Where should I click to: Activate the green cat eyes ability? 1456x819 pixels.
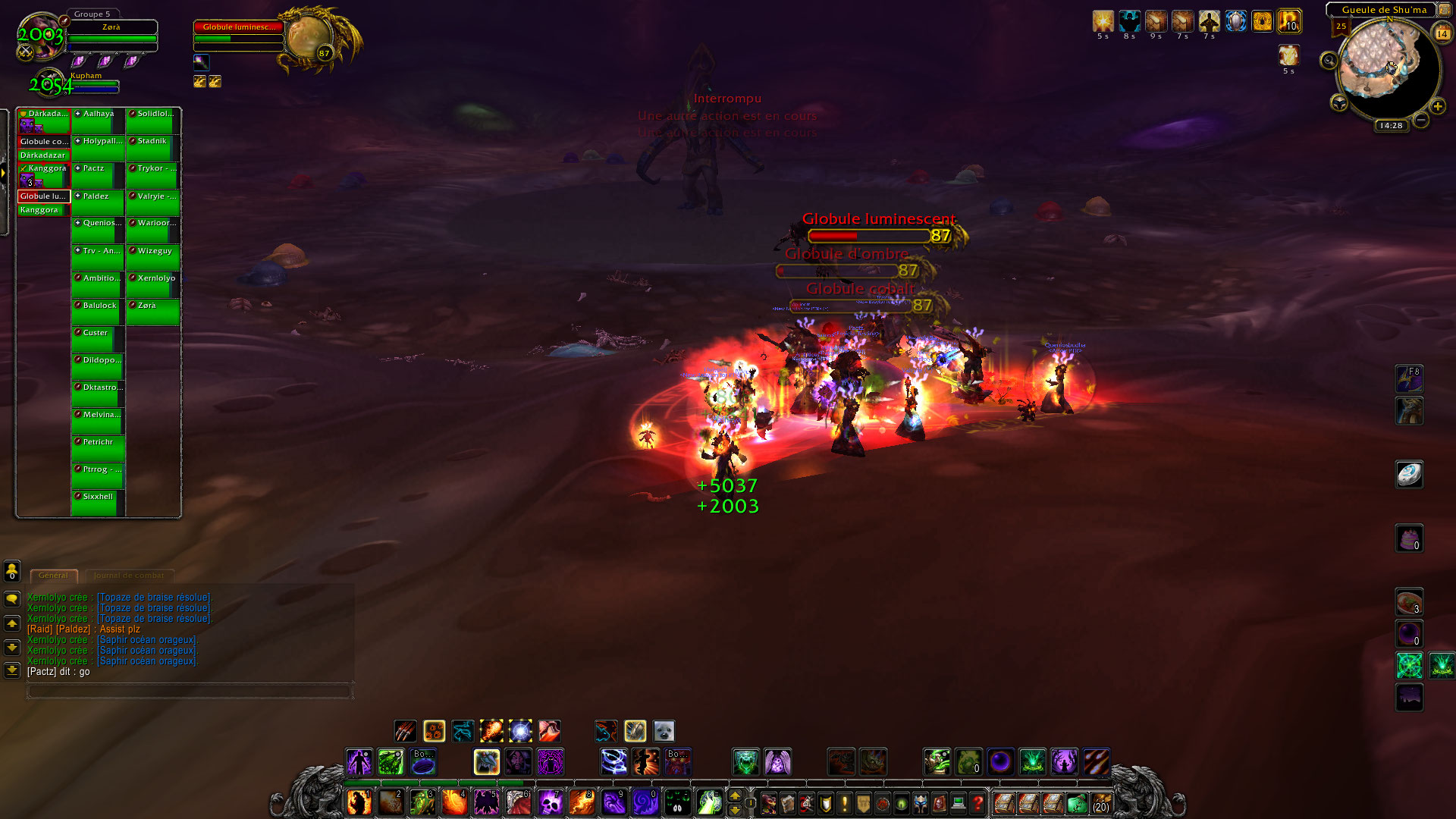tap(677, 802)
